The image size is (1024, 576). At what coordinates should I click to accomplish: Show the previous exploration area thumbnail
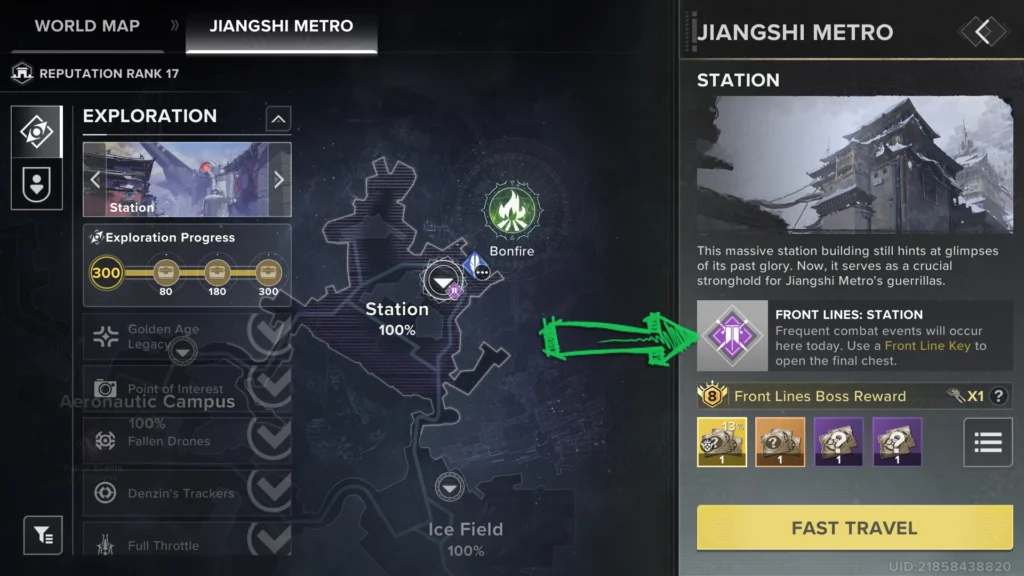[x=96, y=180]
